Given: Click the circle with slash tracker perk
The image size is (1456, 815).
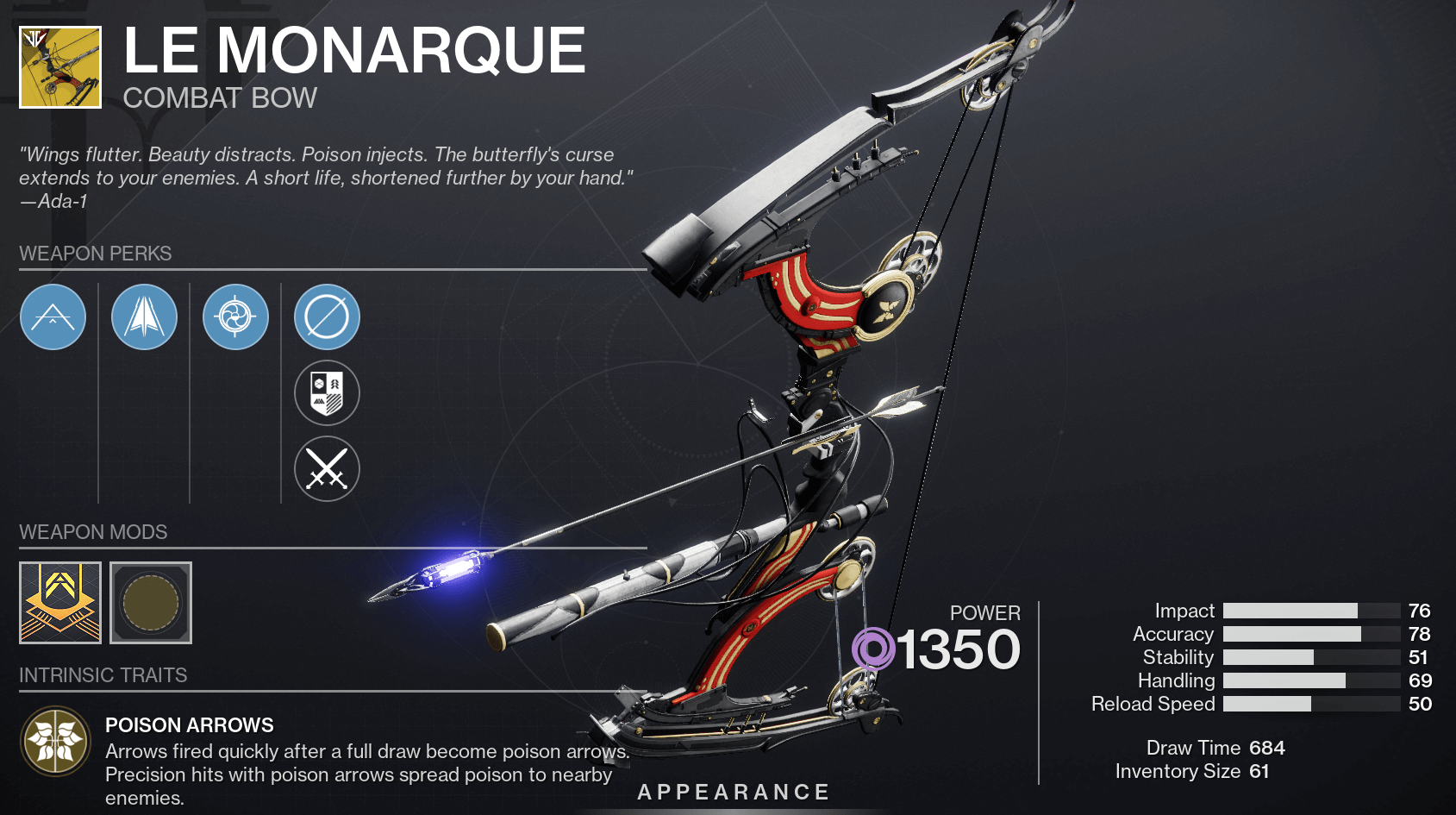Looking at the screenshot, I should point(327,317).
